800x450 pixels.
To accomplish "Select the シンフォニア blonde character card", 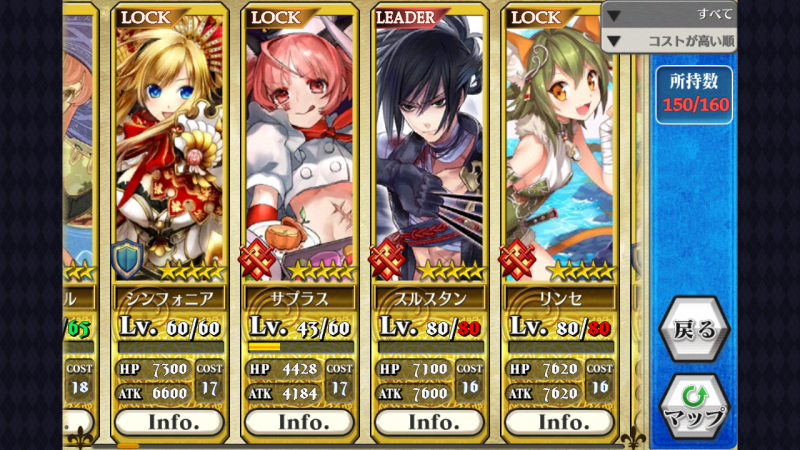I will pos(169,150).
